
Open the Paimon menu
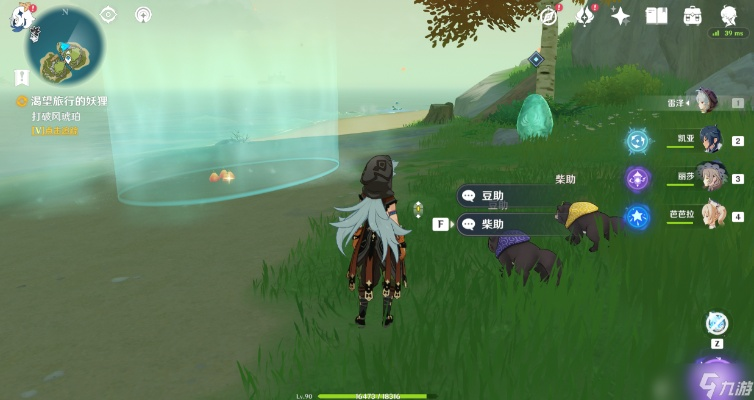(x=22, y=16)
